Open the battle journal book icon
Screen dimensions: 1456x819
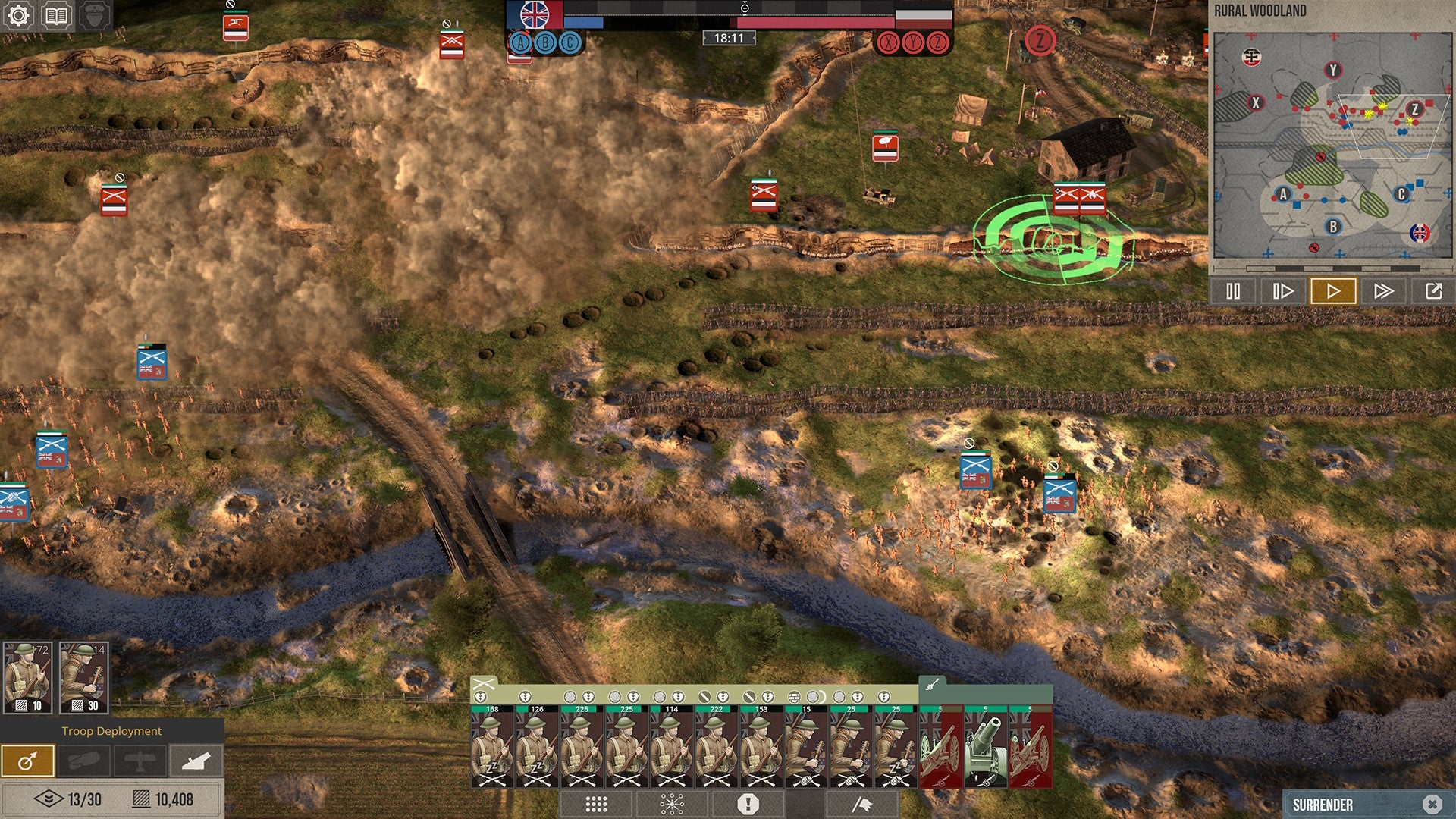tap(54, 15)
